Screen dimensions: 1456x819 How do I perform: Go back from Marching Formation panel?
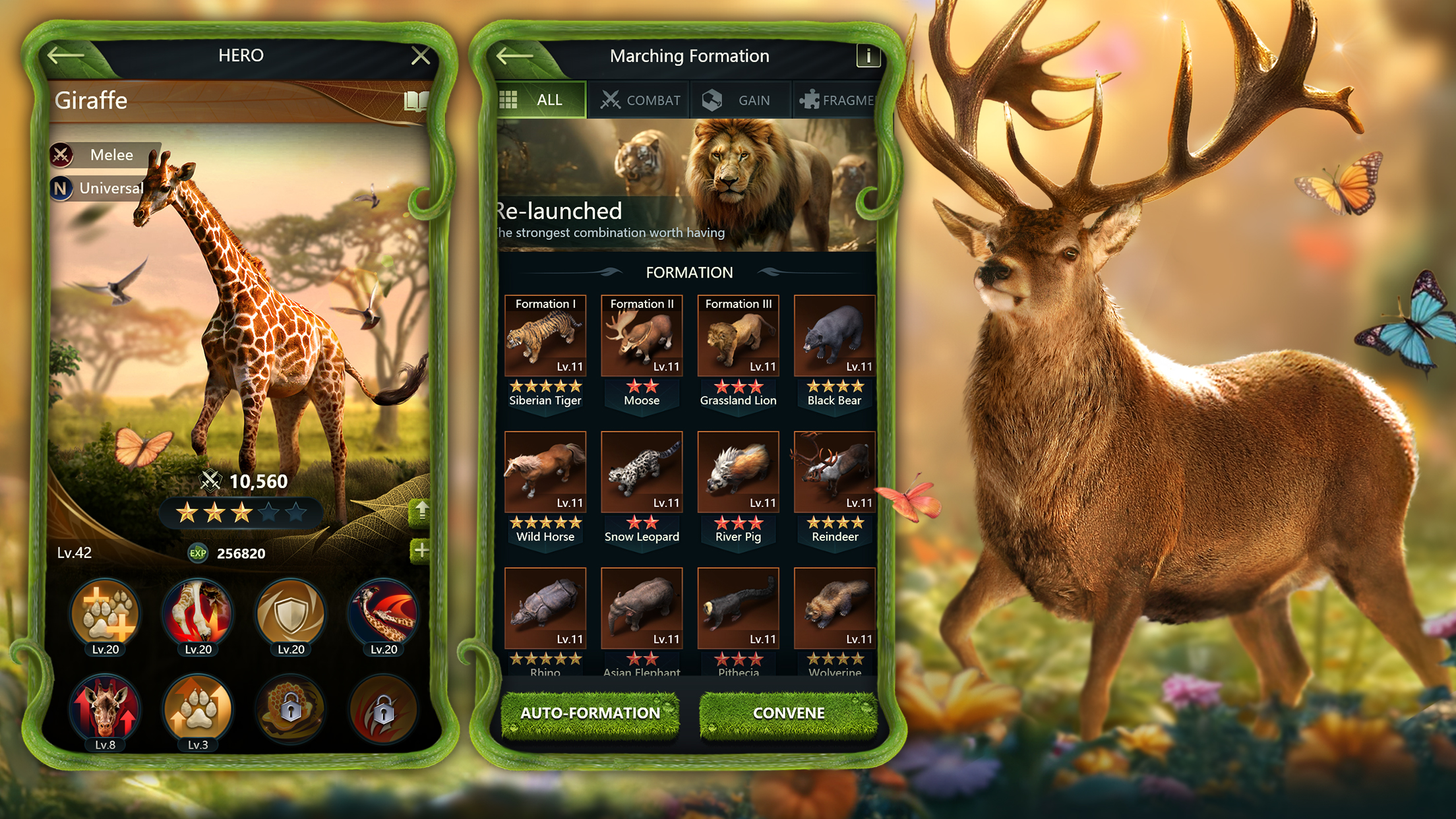(x=514, y=56)
